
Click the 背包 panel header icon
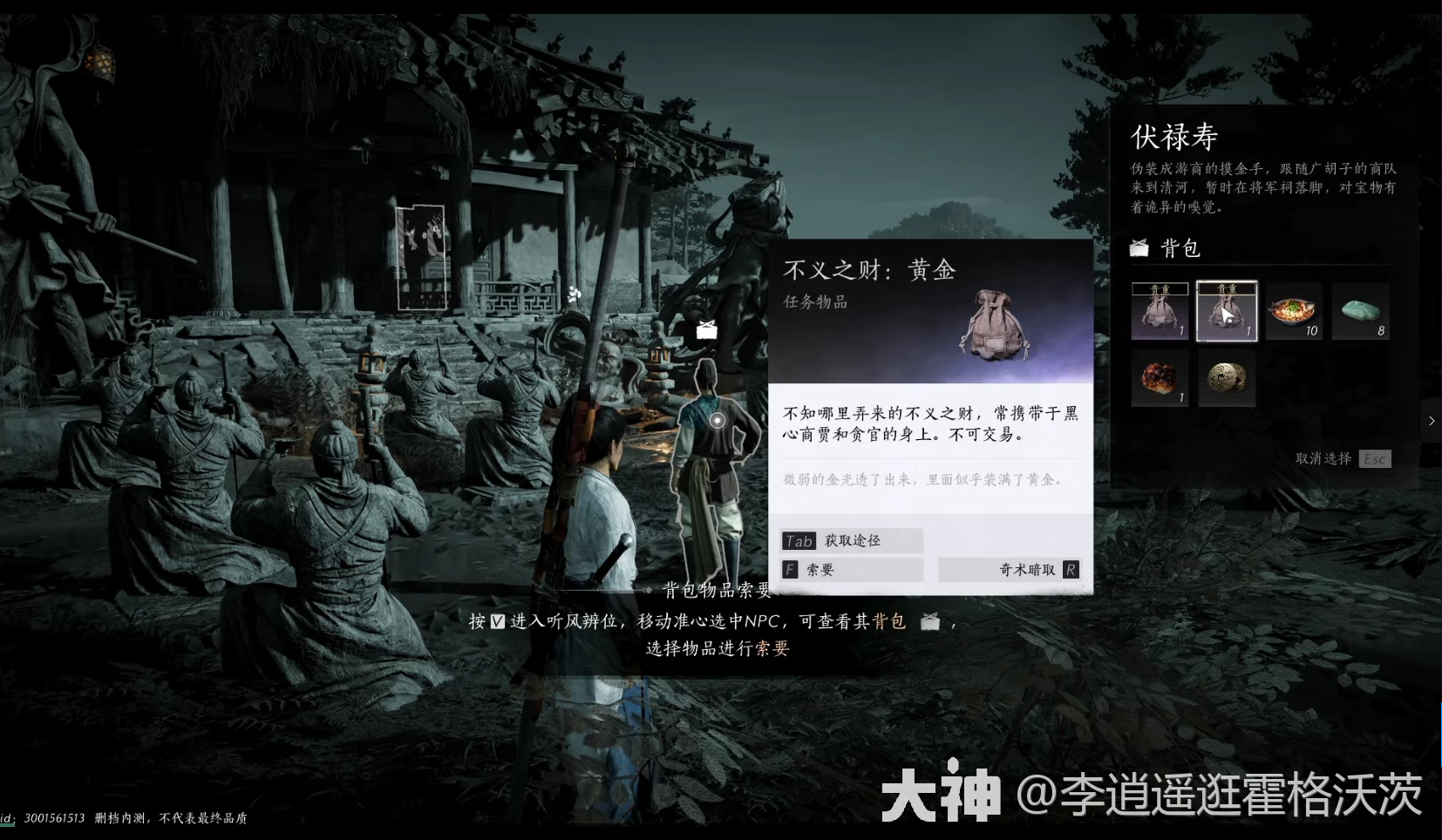[x=1140, y=247]
